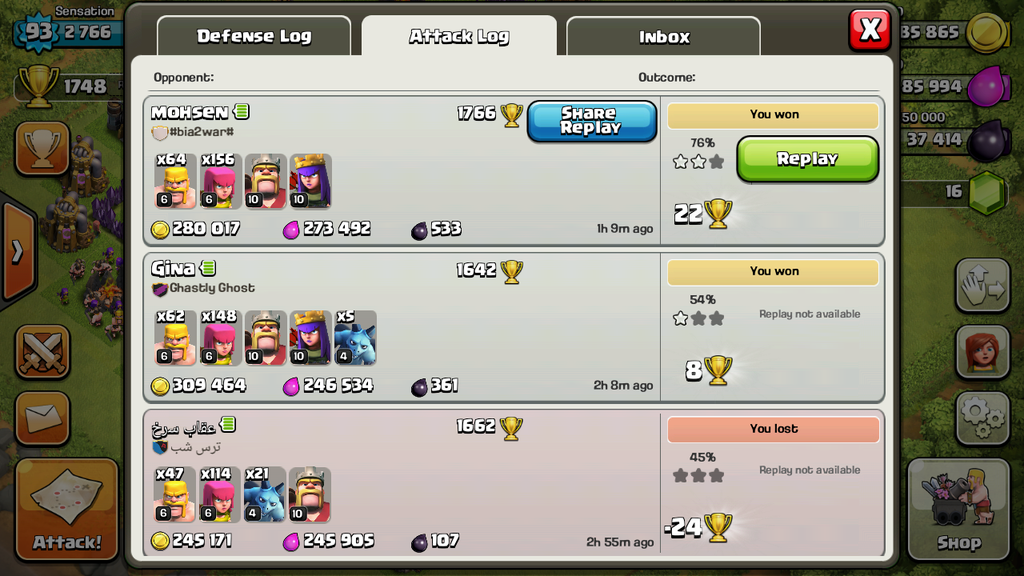Open the settings gear icon
This screenshot has width=1024, height=576.
click(x=982, y=417)
